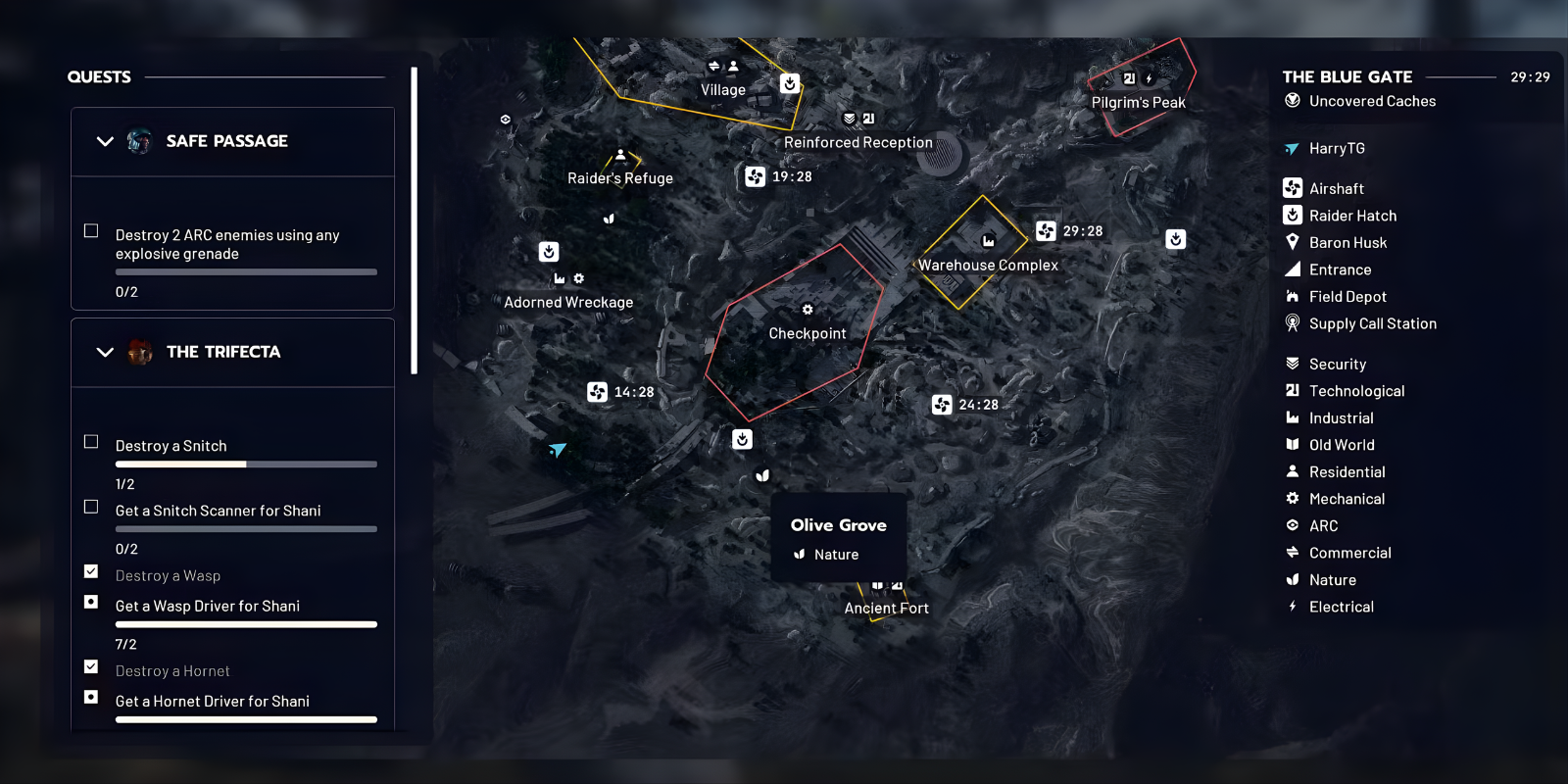Click the airshaft icon with the 14:28 timer
1568x784 pixels.
coord(596,391)
